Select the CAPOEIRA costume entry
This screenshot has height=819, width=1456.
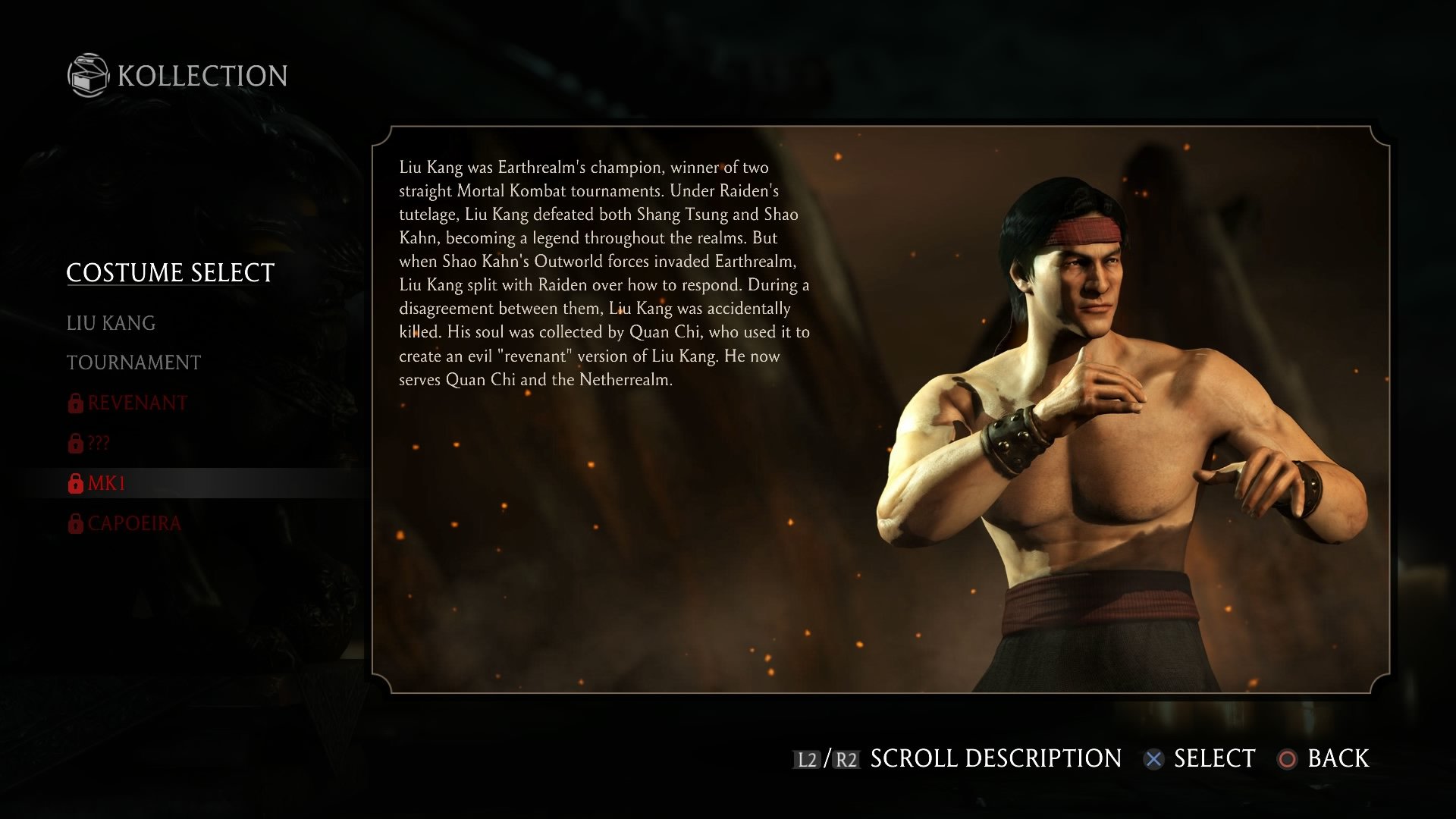click(133, 522)
